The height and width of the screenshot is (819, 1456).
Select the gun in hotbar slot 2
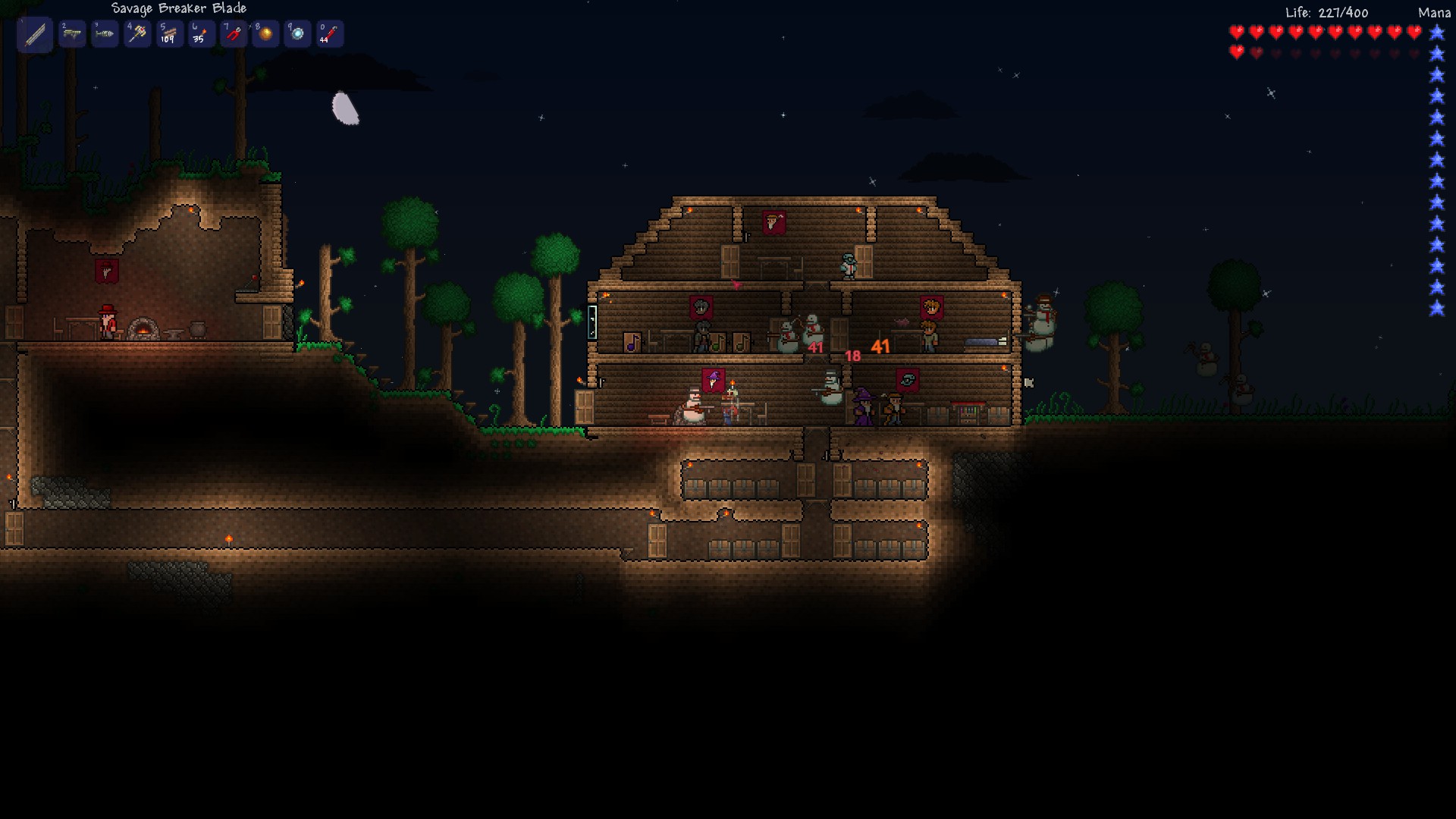point(72,34)
